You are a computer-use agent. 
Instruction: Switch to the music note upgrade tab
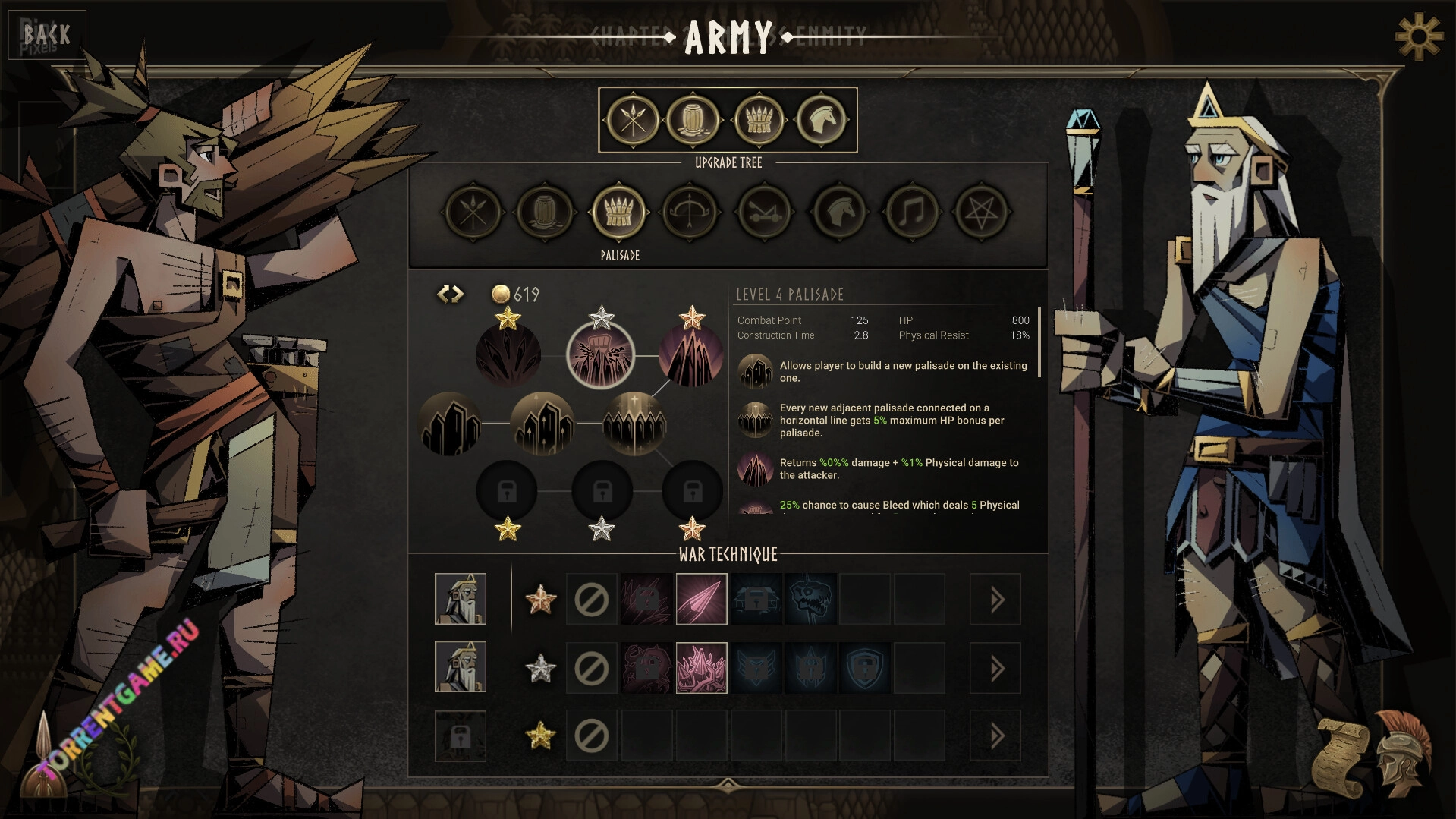(909, 213)
